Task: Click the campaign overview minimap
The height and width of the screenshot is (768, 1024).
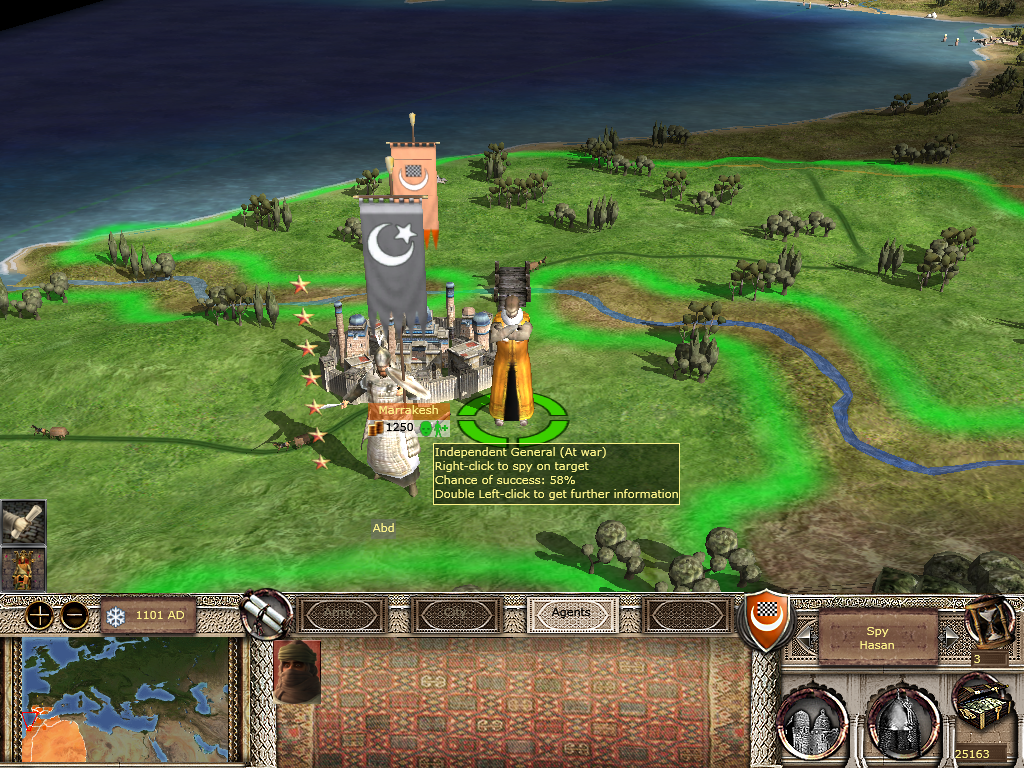Action: tap(124, 700)
